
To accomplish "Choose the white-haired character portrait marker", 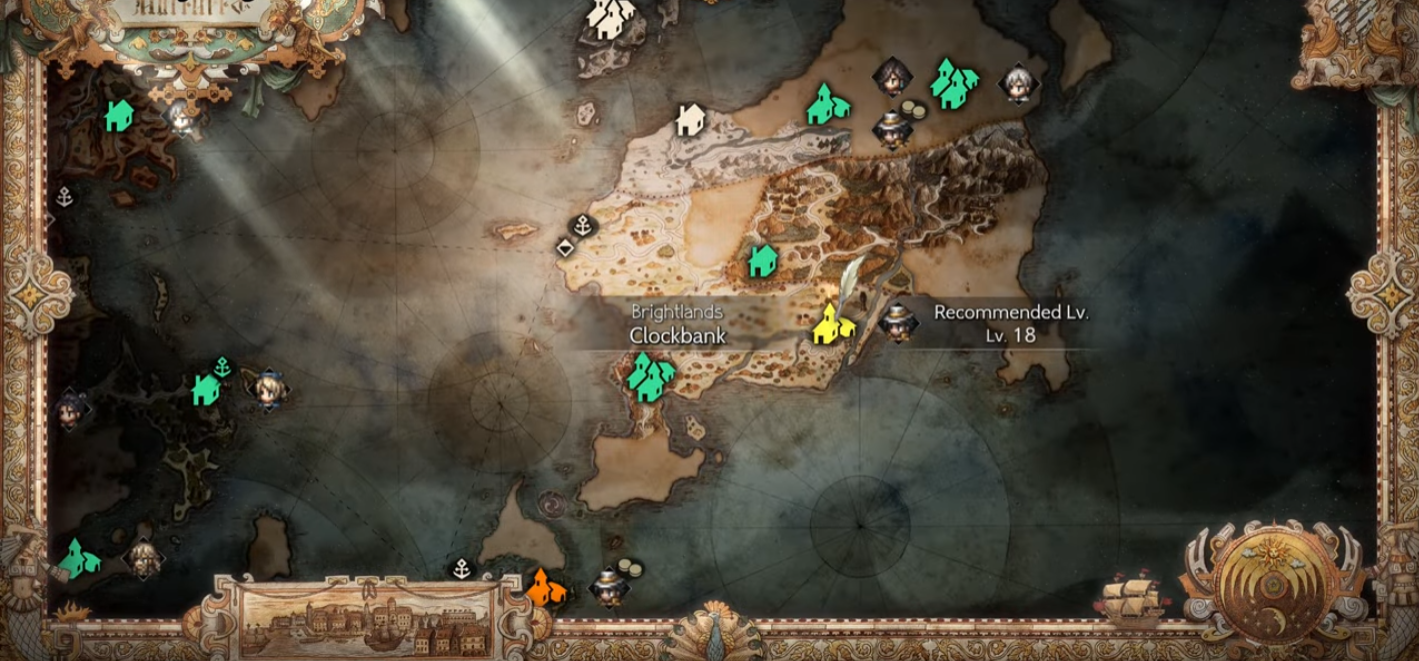I will tap(1018, 83).
